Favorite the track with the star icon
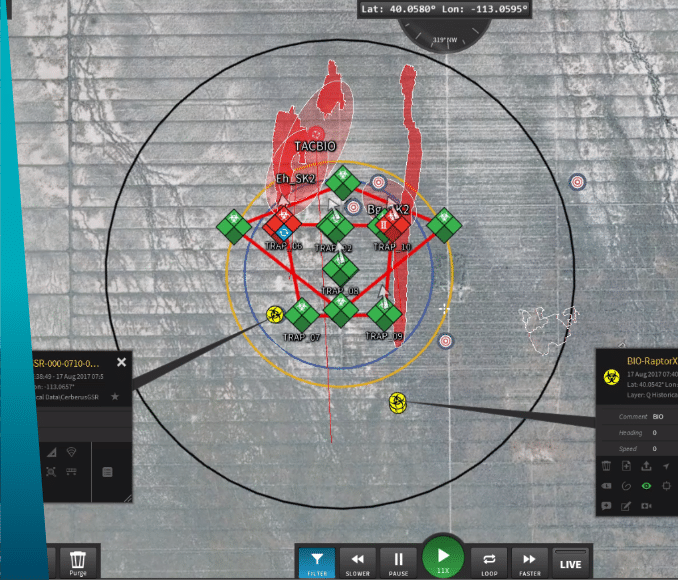The height and width of the screenshot is (580, 678). pos(115,397)
